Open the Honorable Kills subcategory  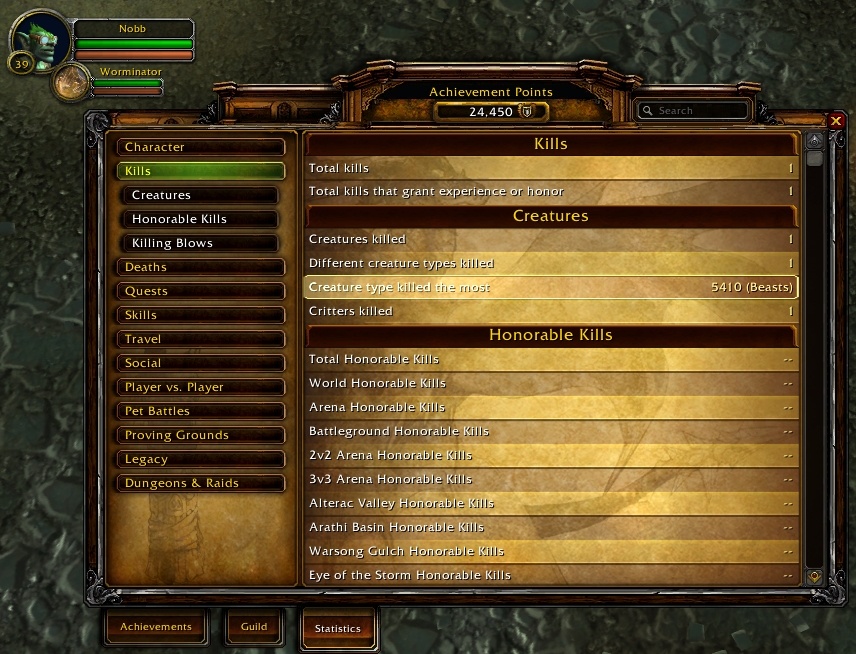pyautogui.click(x=207, y=219)
